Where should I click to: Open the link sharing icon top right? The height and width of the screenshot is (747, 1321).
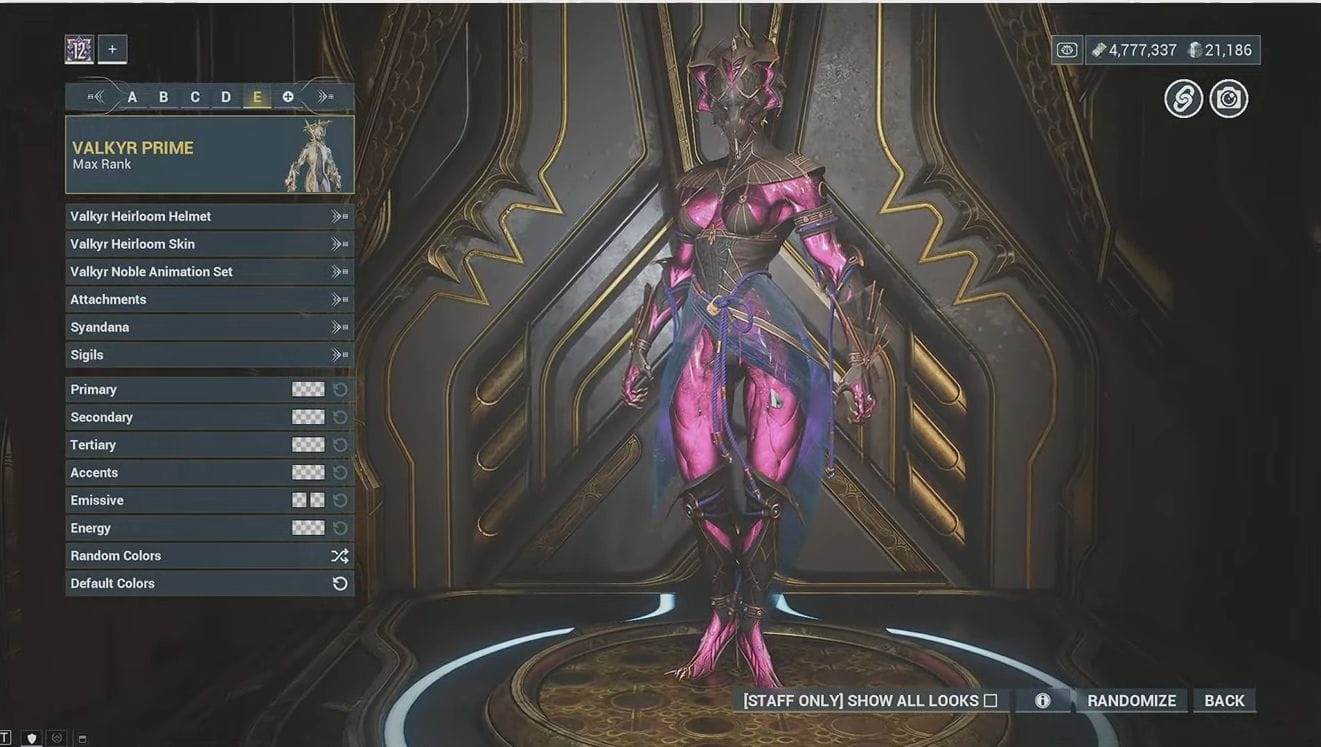1183,98
